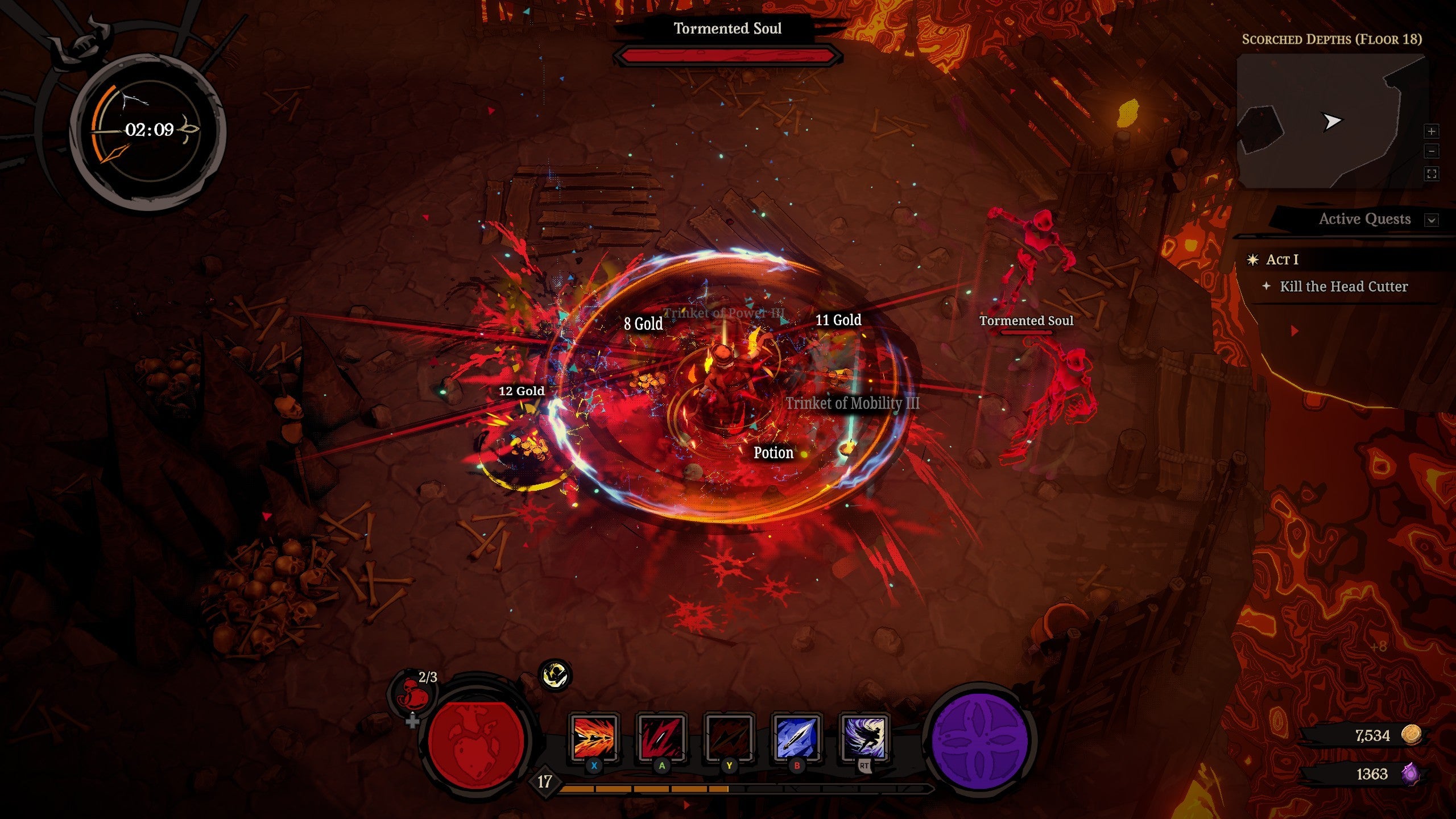Screen dimensions: 1456x819
Task: Click the plus icon below the potion
Action: tap(412, 722)
